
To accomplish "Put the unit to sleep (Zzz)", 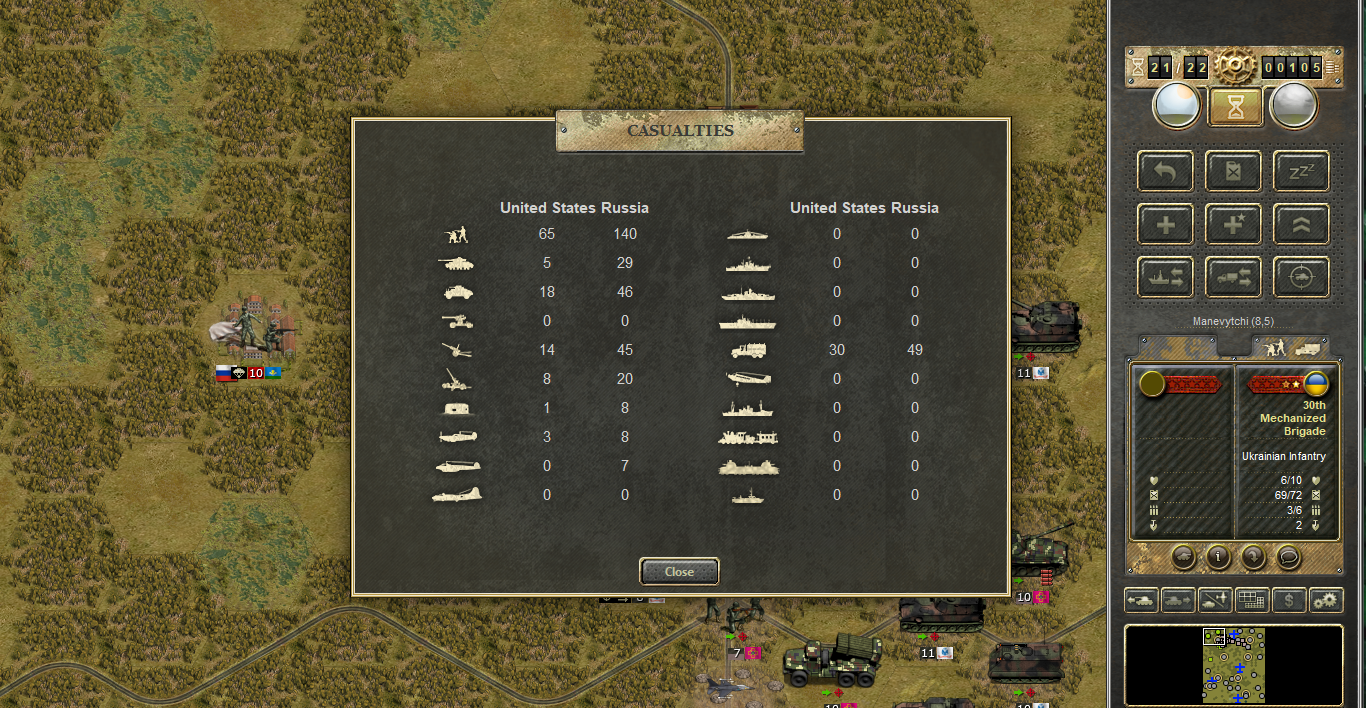I will pyautogui.click(x=1301, y=171).
